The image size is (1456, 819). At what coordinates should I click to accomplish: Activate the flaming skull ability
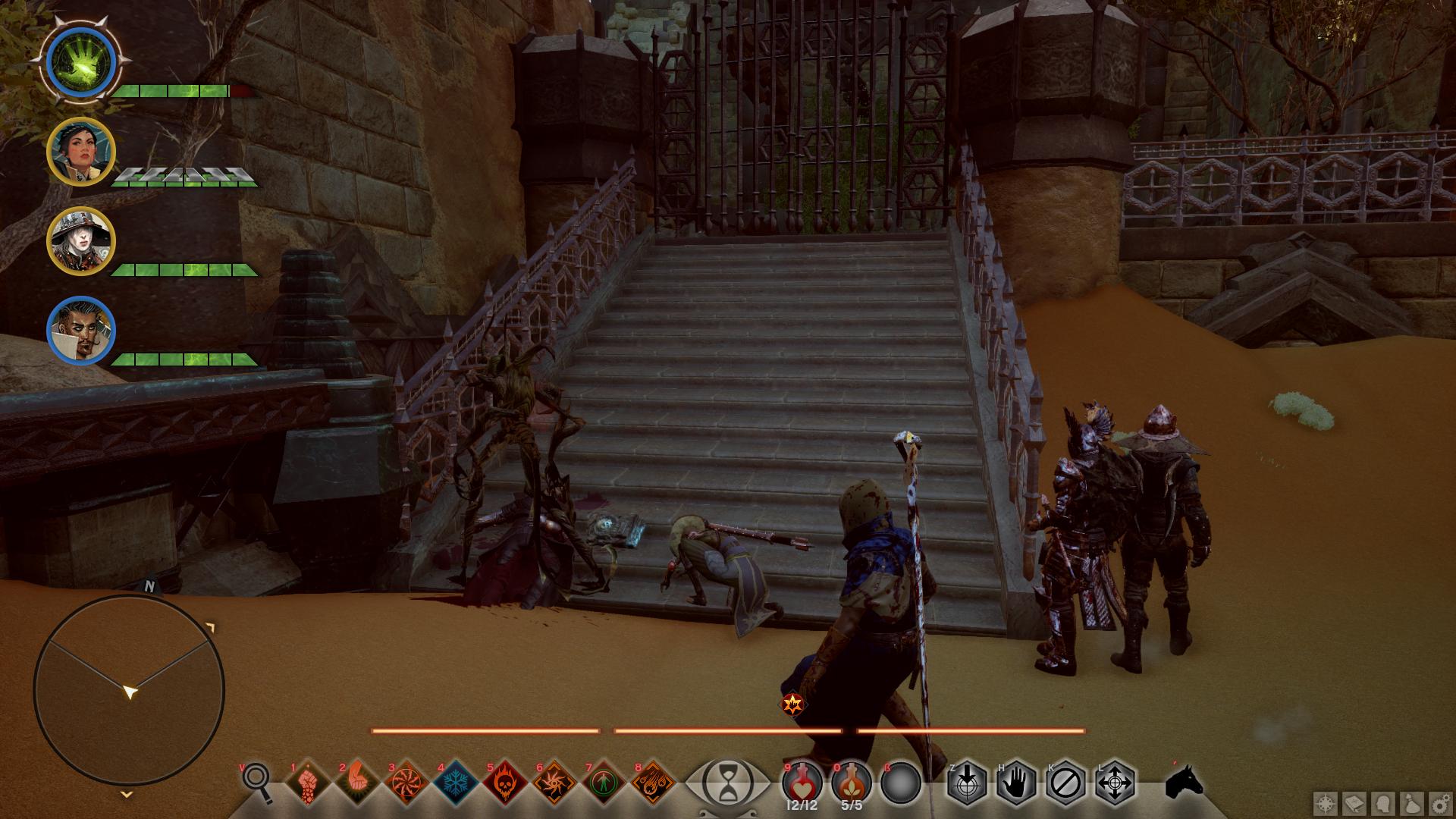tap(505, 782)
